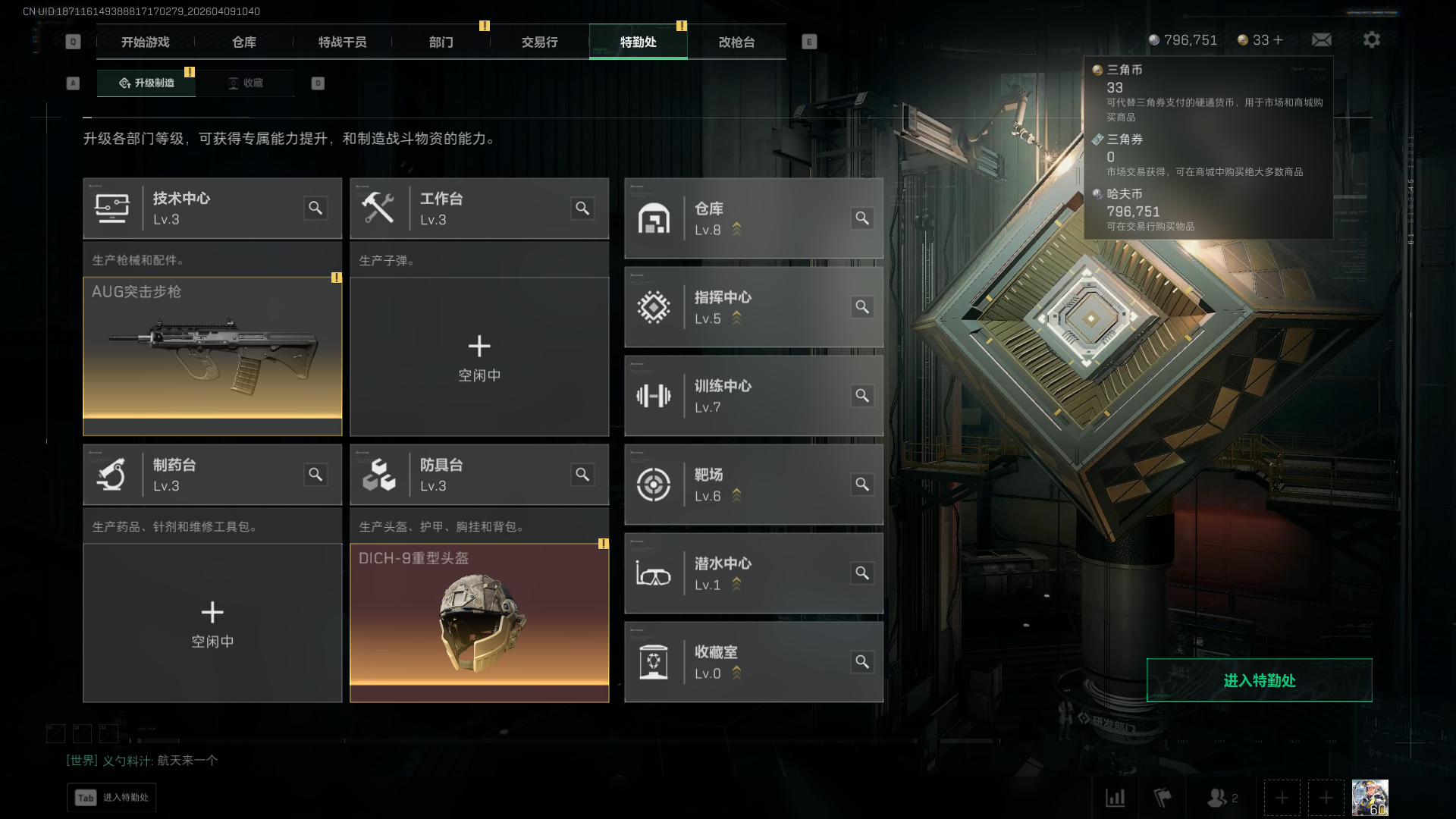Screen dimensions: 1456x819
Task: Add a craft to the idle 制药台 slot
Action: pyautogui.click(x=212, y=623)
